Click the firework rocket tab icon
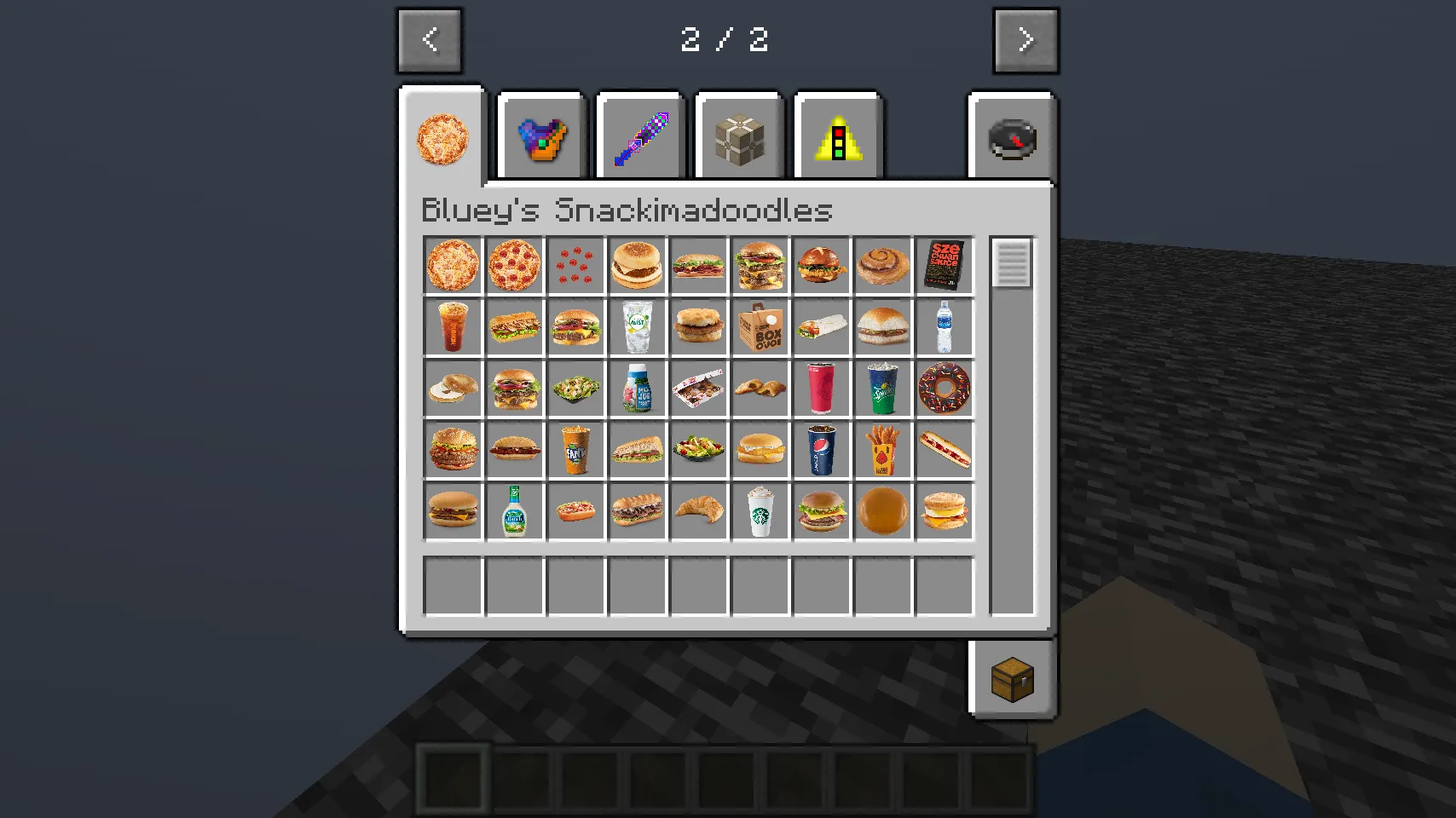The width and height of the screenshot is (1456, 818). (x=640, y=136)
